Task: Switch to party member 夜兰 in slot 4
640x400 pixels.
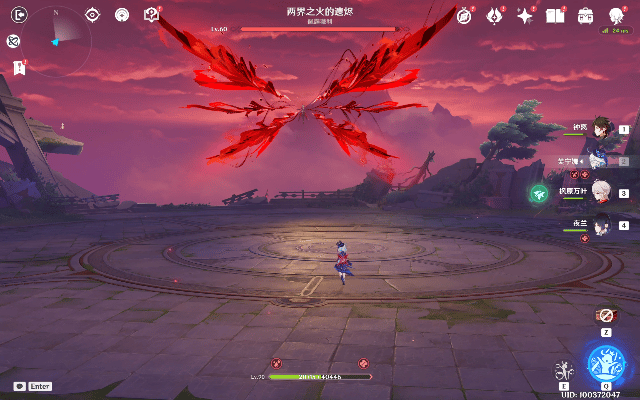Action: pyautogui.click(x=599, y=226)
